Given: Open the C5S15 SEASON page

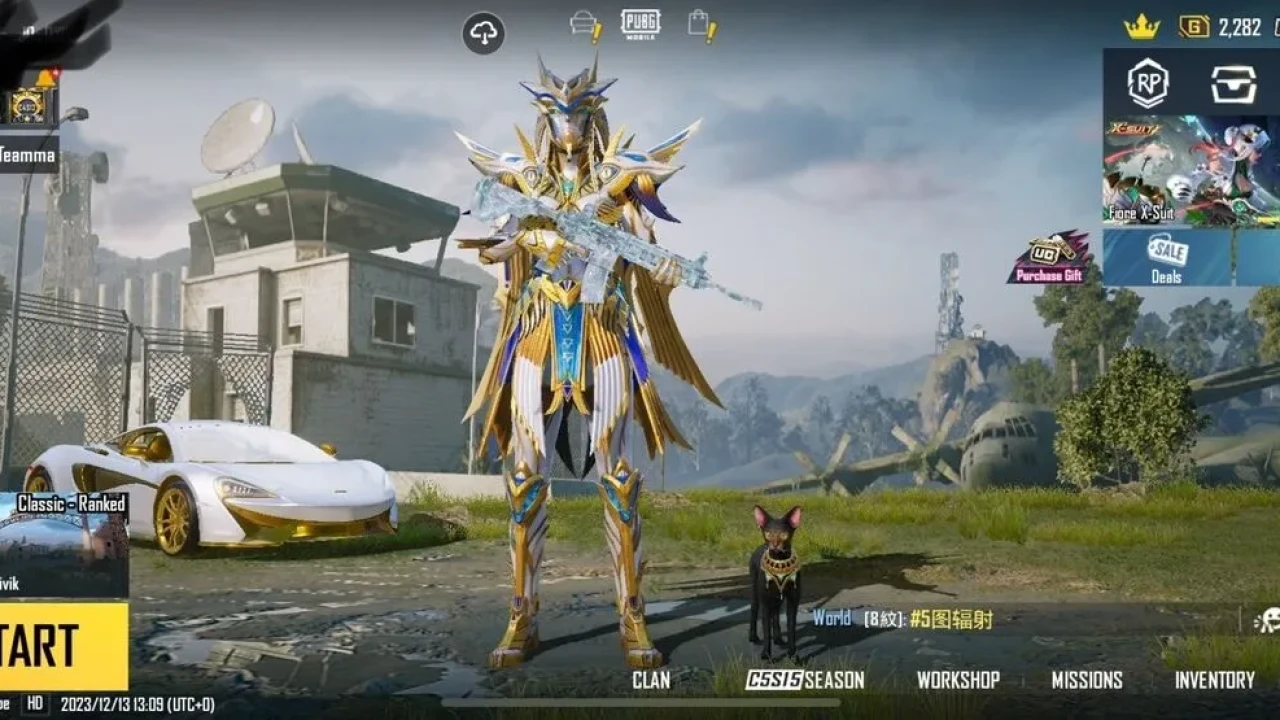Looking at the screenshot, I should click(805, 680).
